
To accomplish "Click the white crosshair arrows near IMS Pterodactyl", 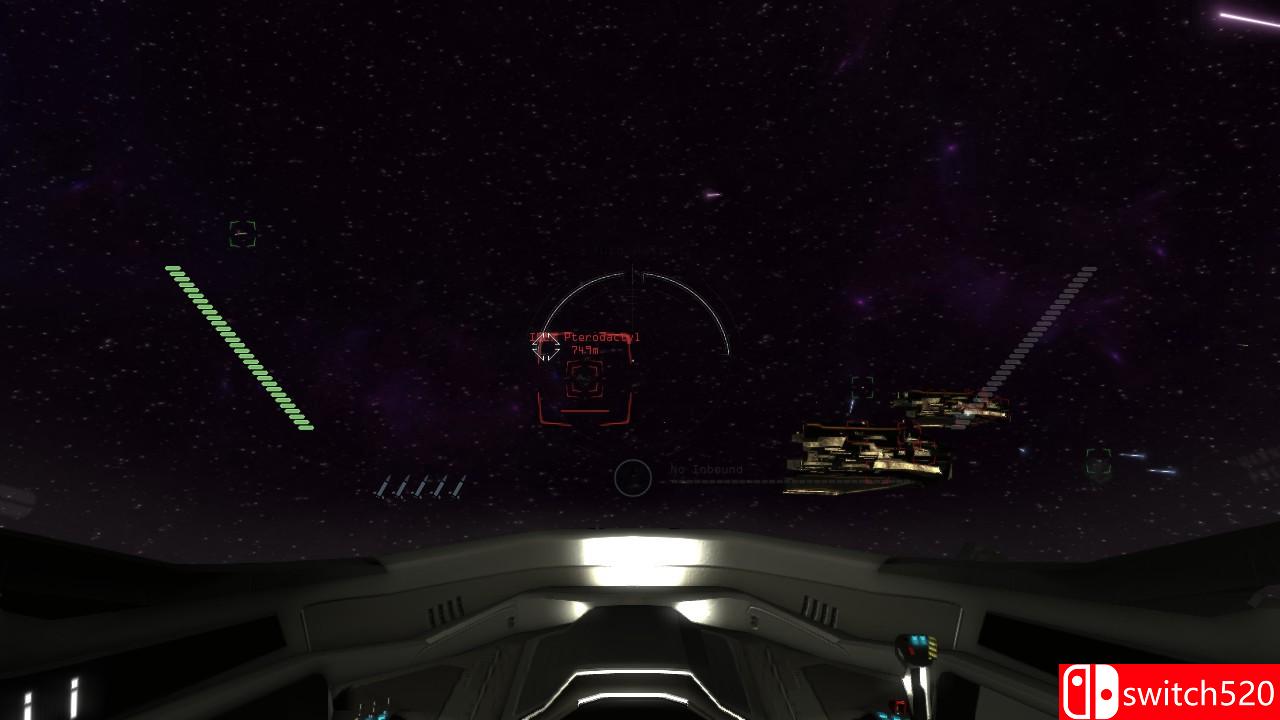I will click(x=548, y=348).
